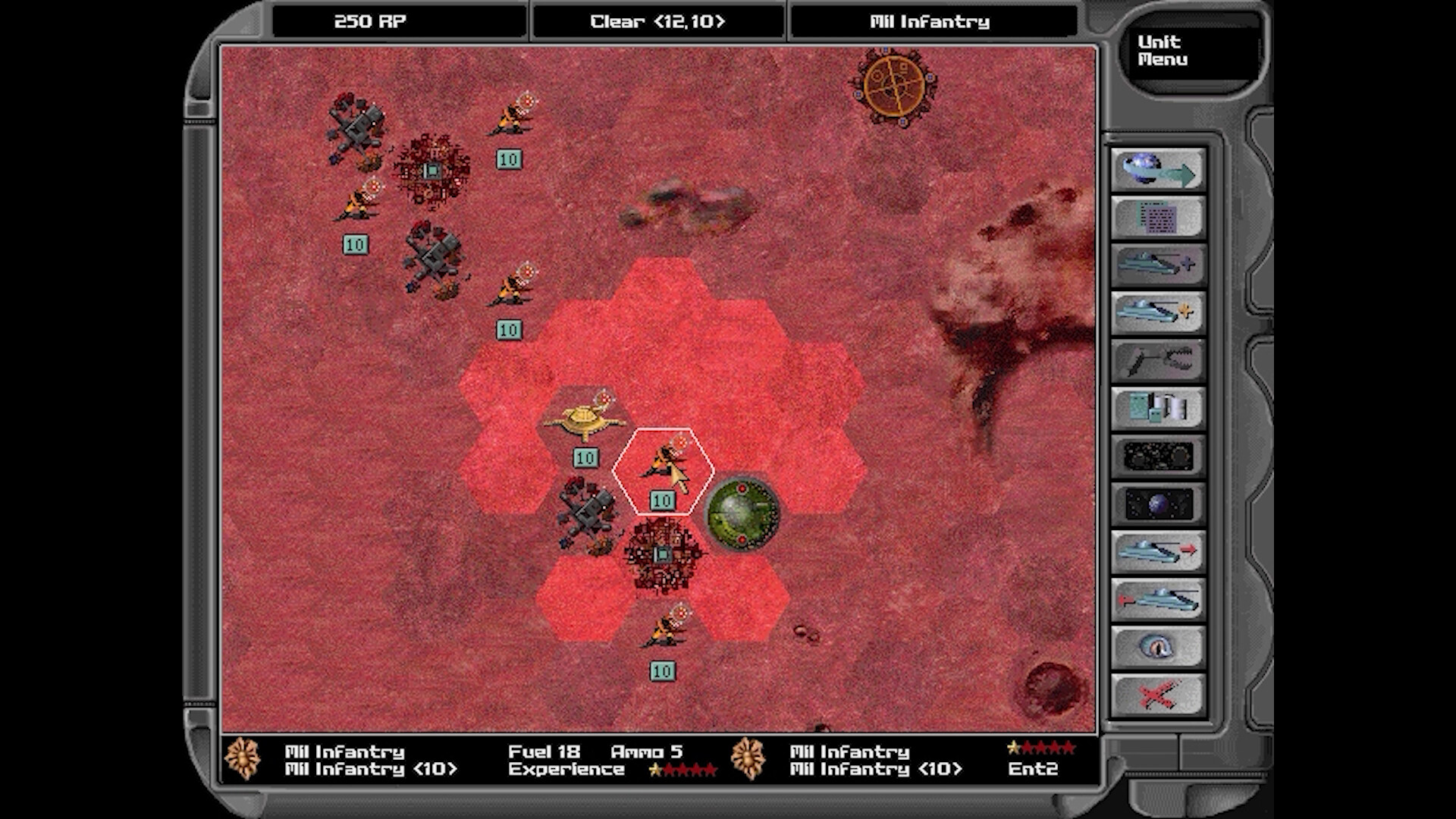This screenshot has width=1456, height=819.
Task: Click the green dome structure on the map
Action: point(743,513)
